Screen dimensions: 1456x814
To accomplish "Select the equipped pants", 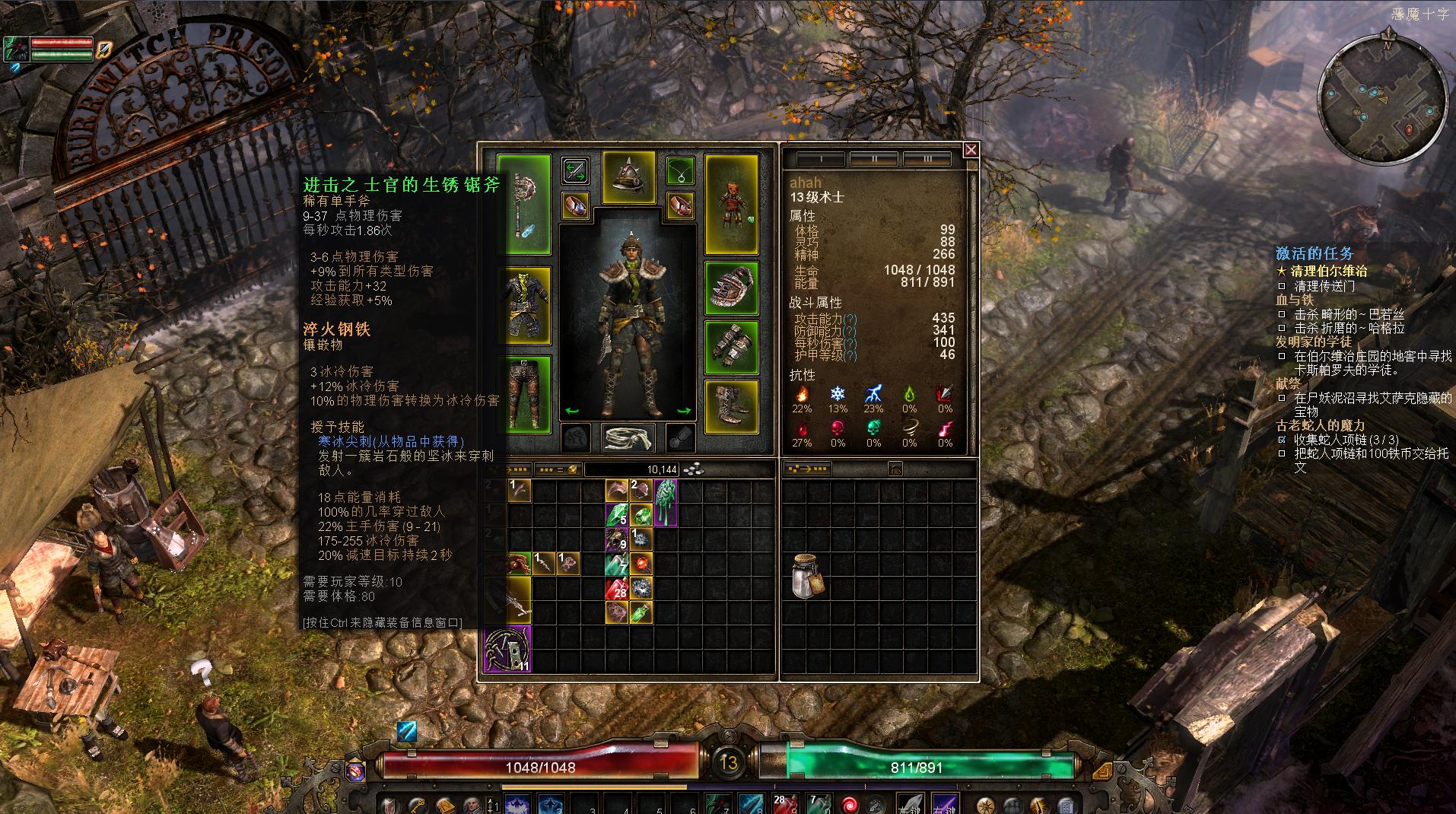I will click(x=524, y=394).
